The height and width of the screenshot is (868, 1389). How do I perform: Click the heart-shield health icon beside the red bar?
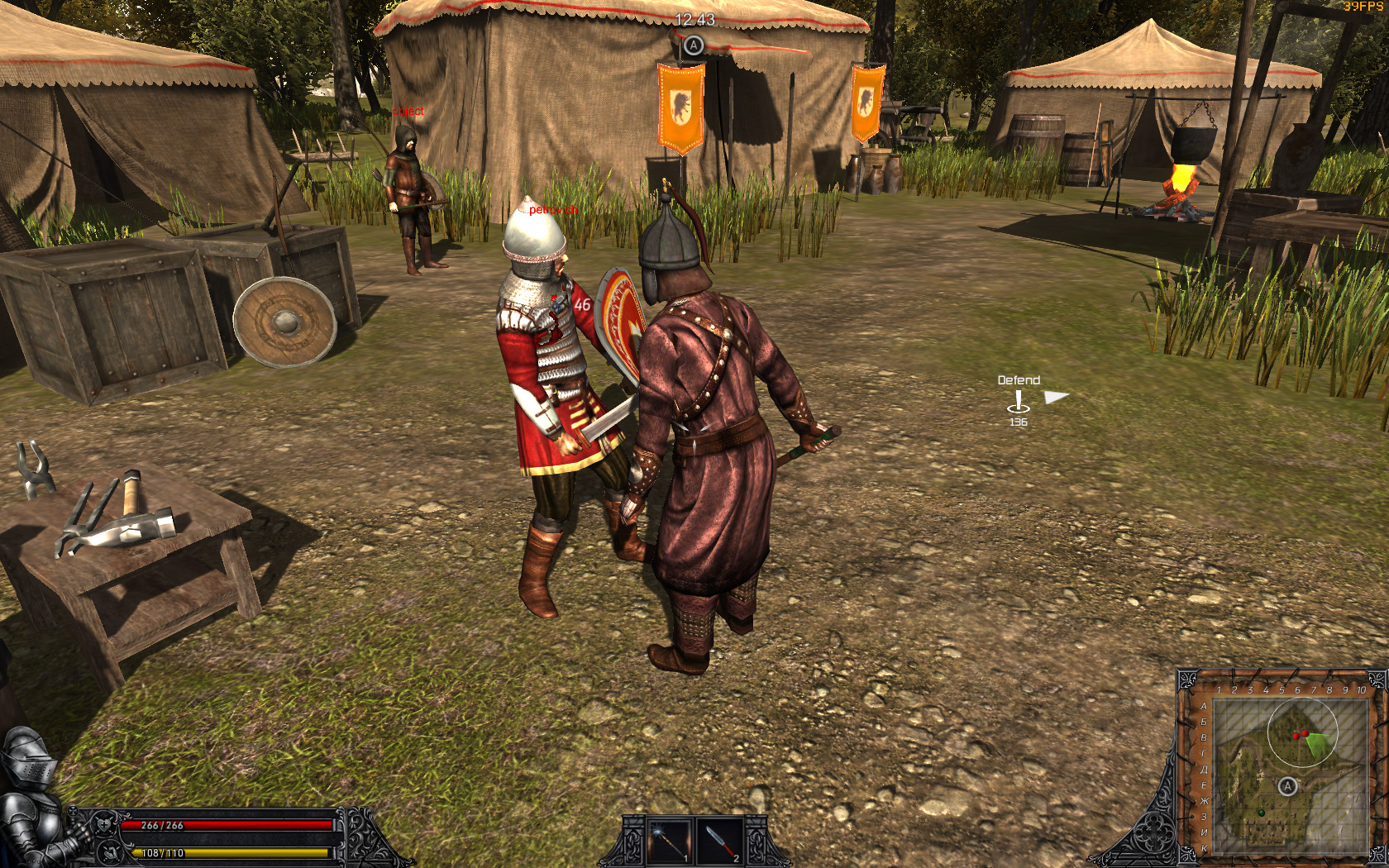(103, 827)
